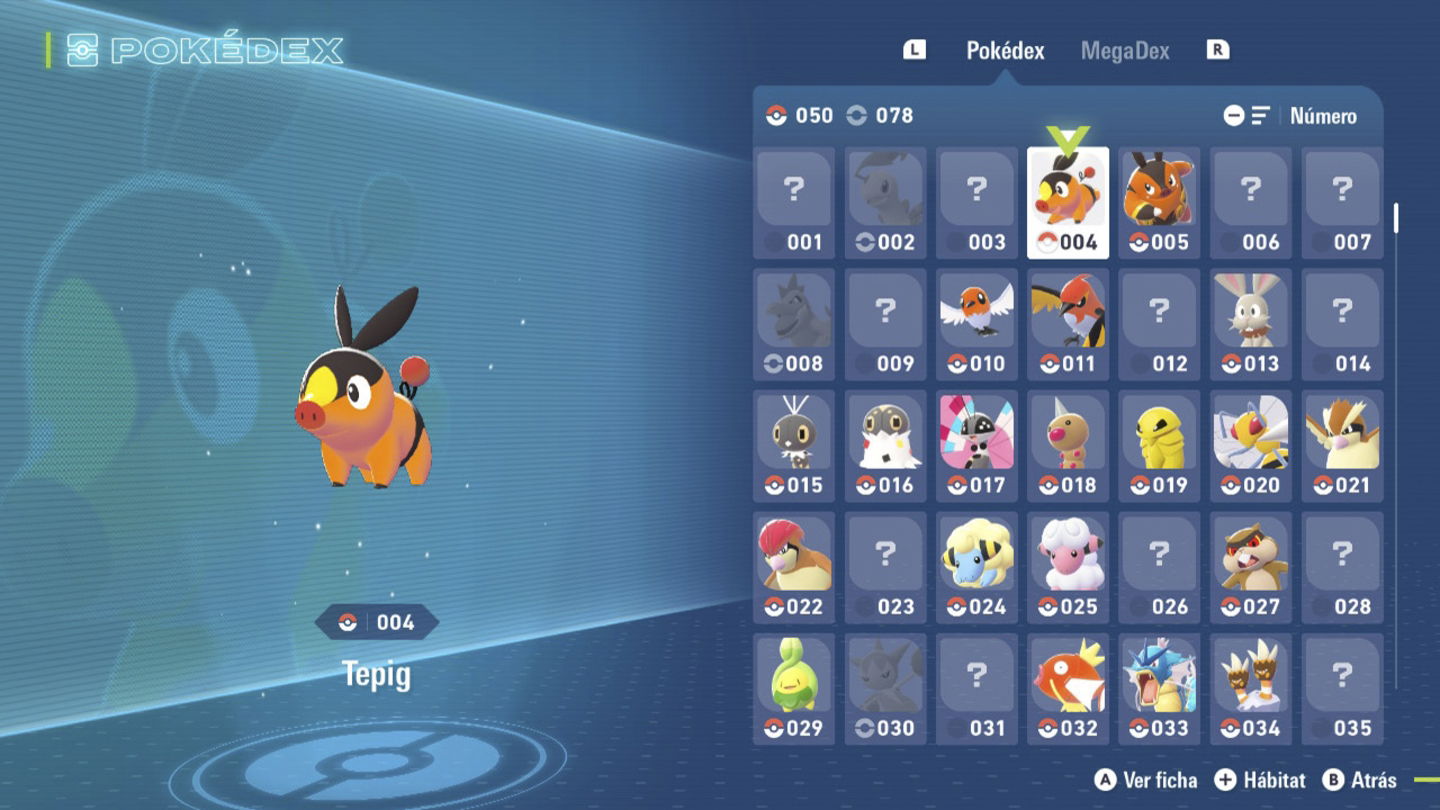The height and width of the screenshot is (810, 1440).
Task: Open Fletchling entry 010
Action: [x=976, y=324]
